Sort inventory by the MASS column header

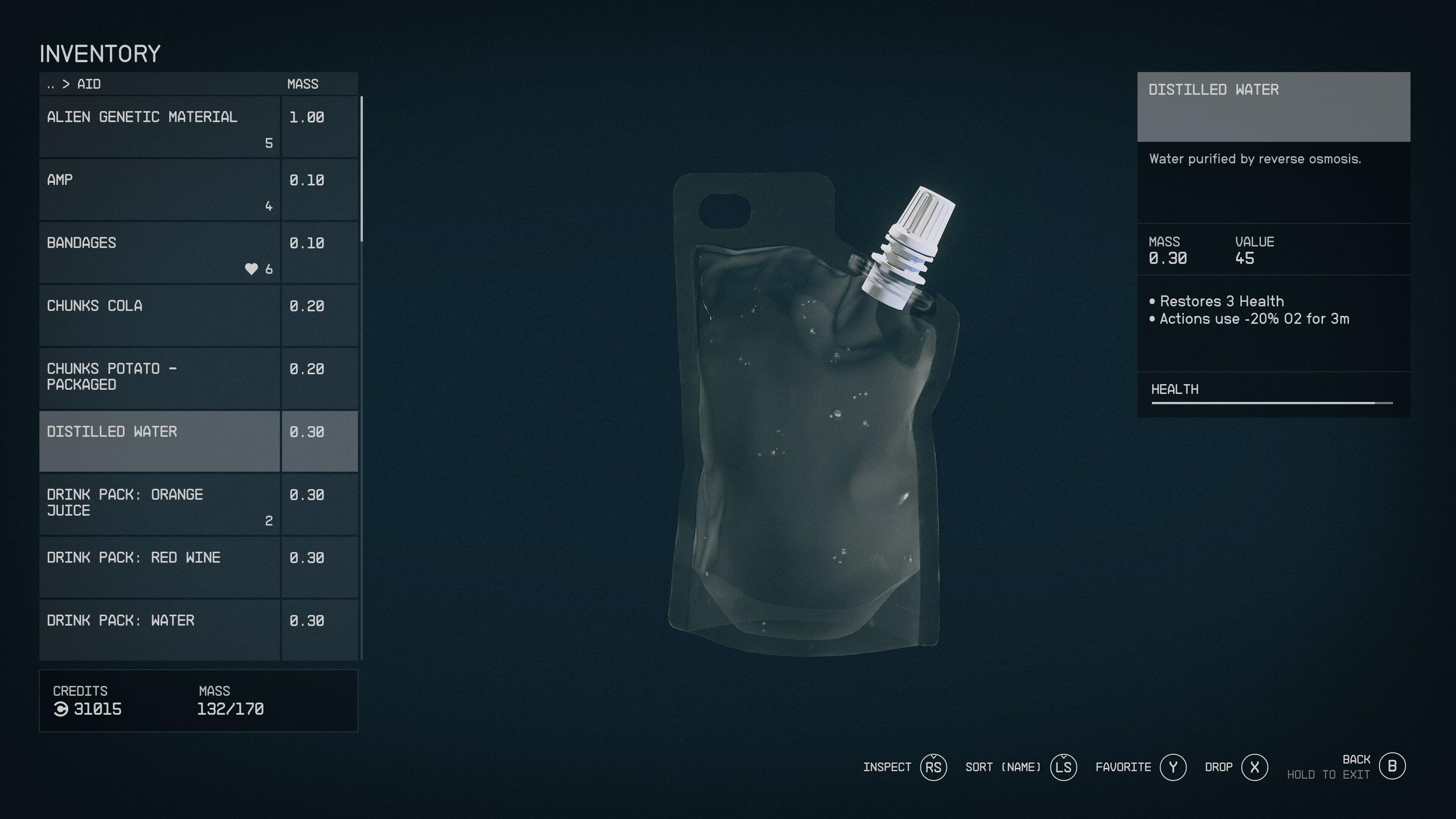point(303,84)
